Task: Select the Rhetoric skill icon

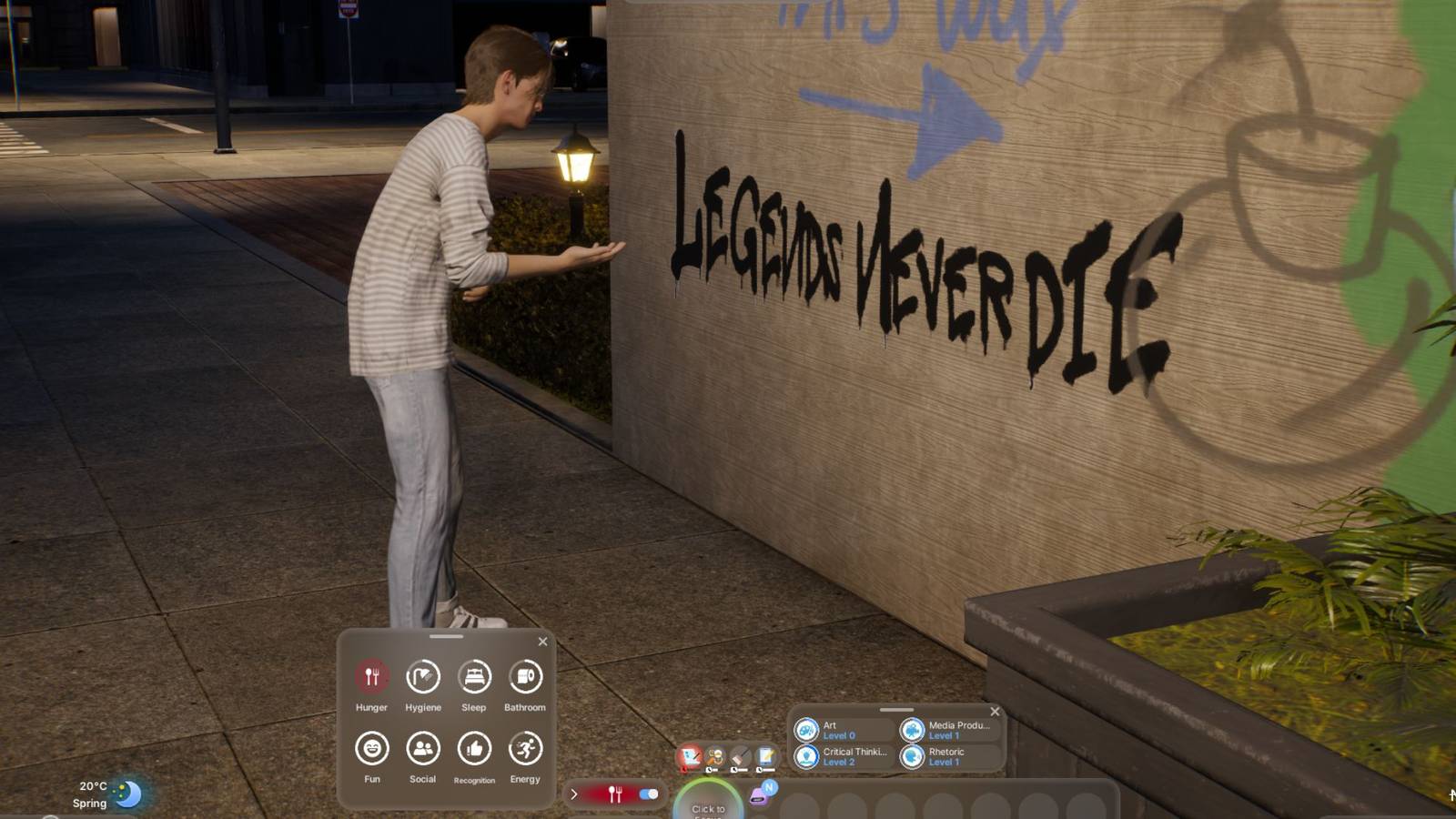Action: (912, 756)
